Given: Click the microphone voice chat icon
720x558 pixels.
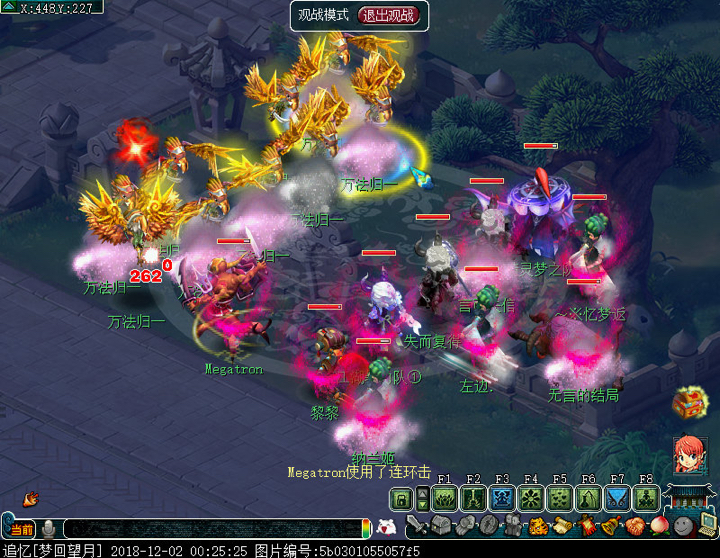Looking at the screenshot, I should tap(48, 529).
